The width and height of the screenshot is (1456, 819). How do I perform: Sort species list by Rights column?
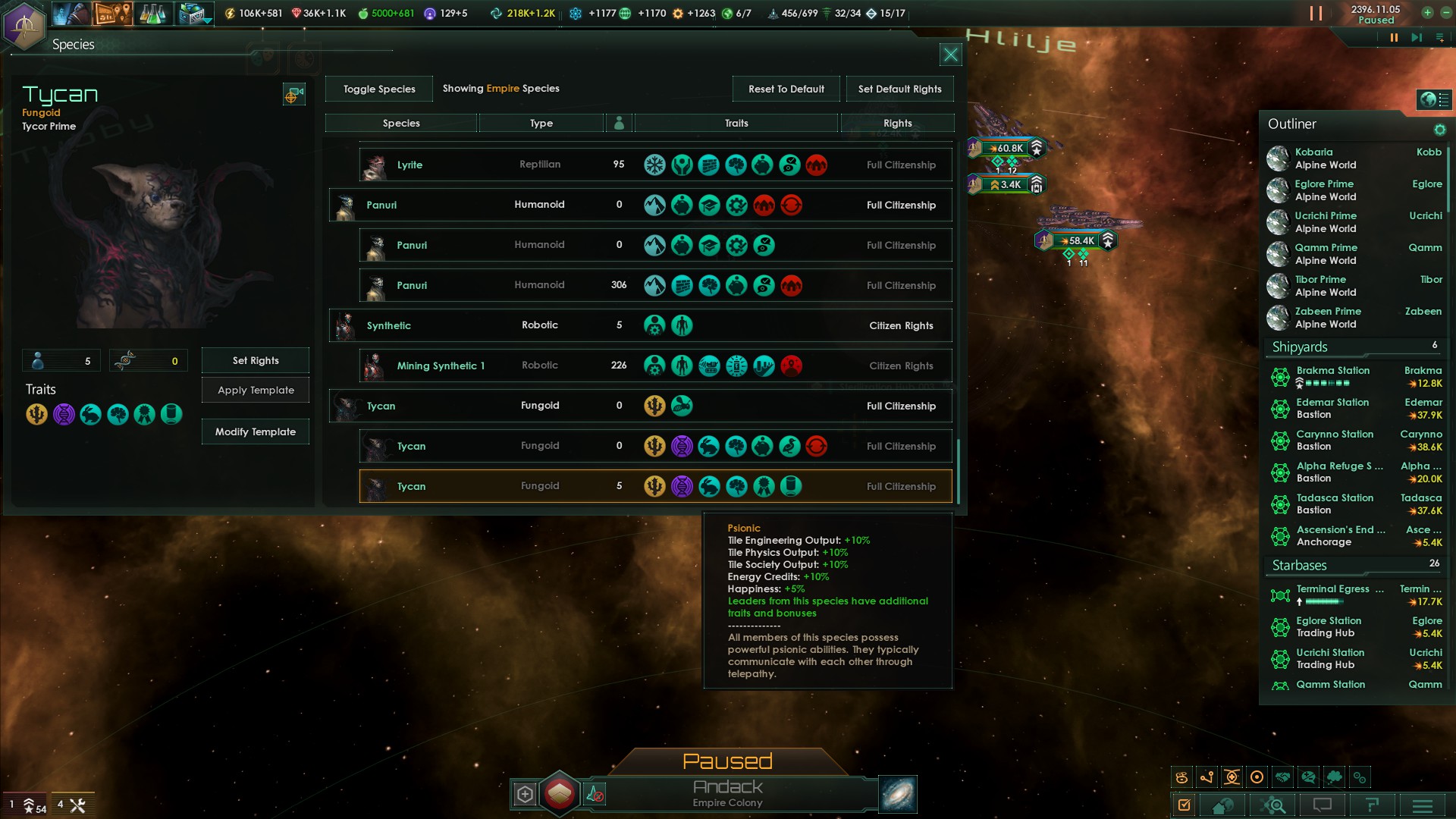(x=897, y=123)
